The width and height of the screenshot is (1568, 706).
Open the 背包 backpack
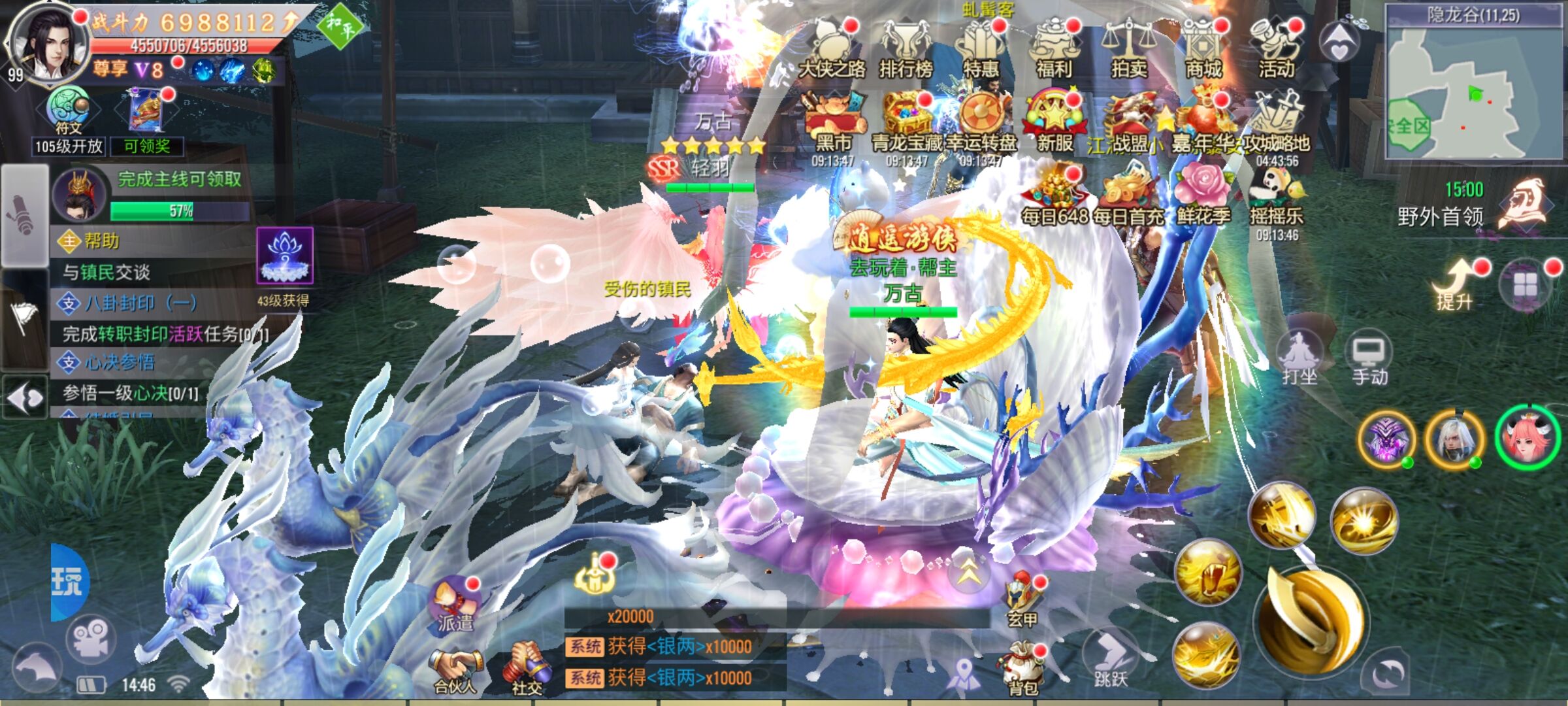click(1022, 667)
